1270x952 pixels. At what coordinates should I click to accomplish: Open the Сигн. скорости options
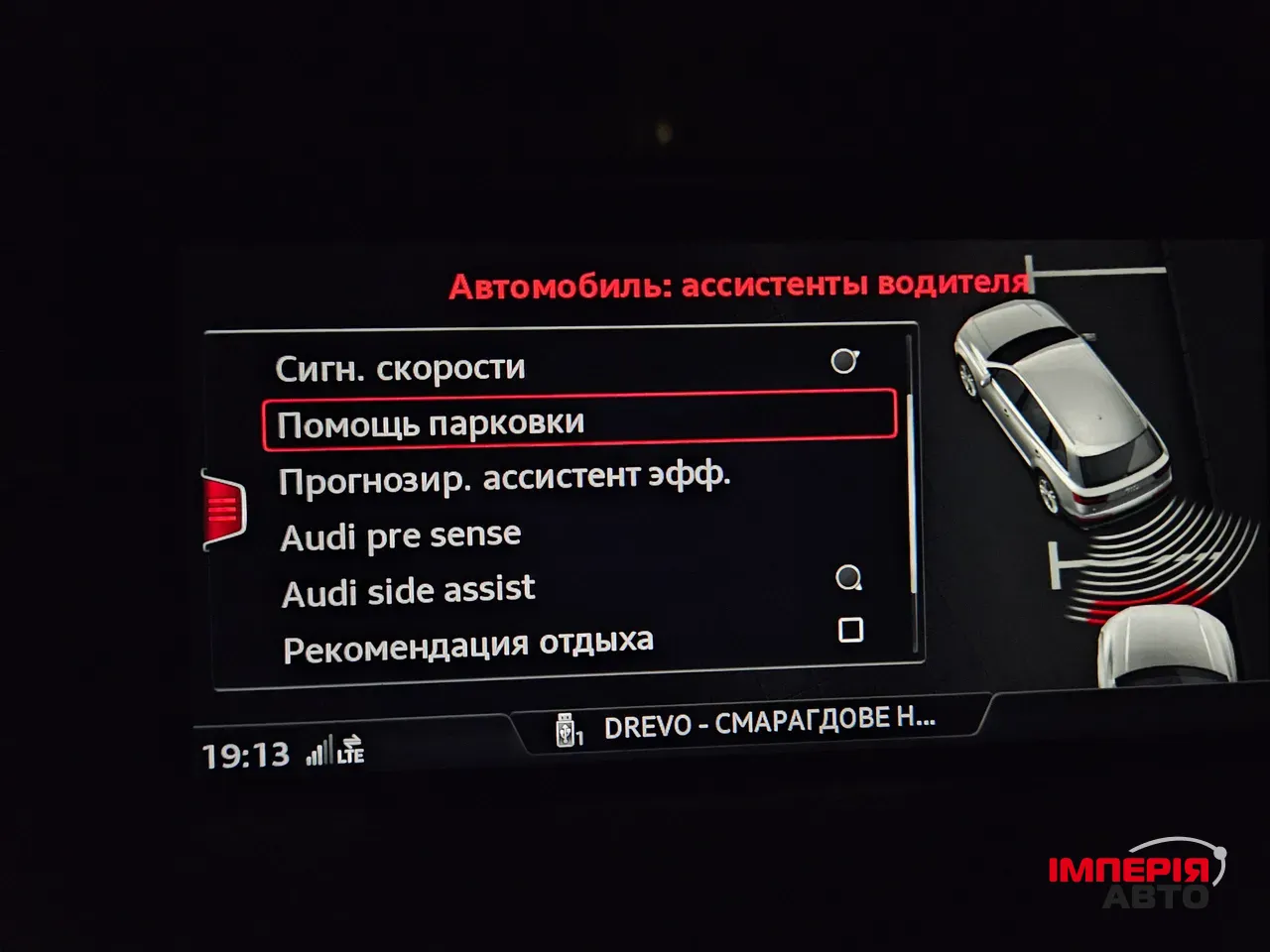click(x=402, y=366)
